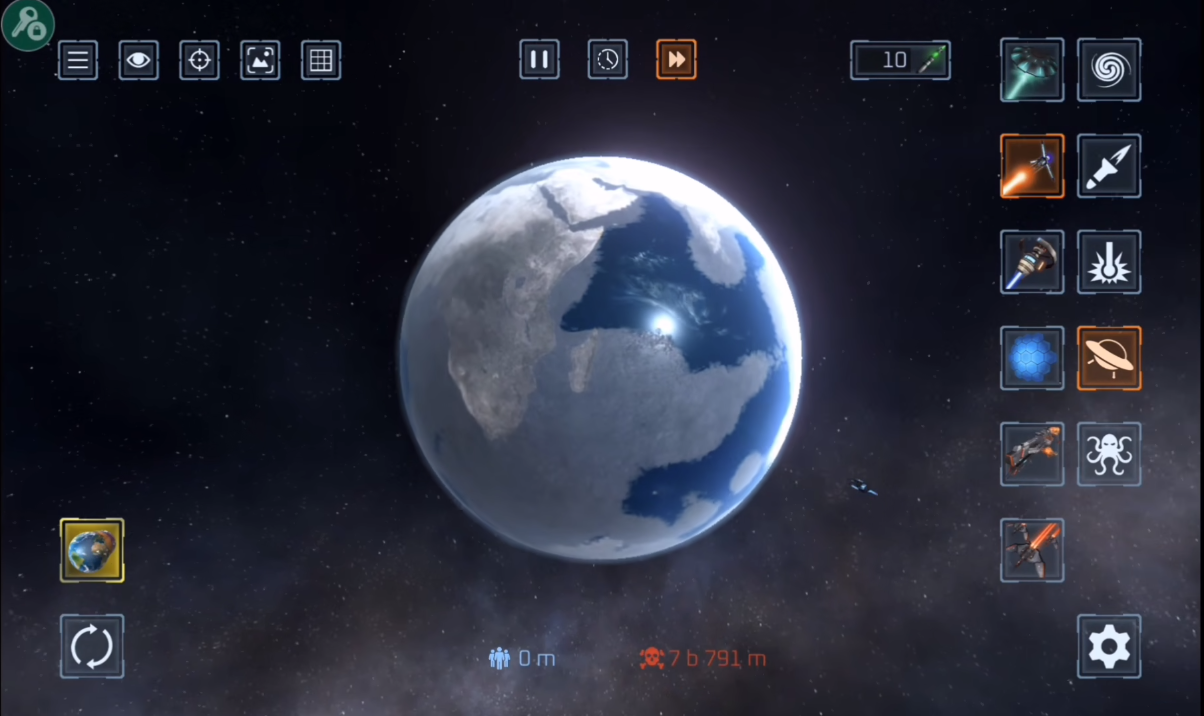The image size is (1204, 716).
Task: Toggle the grid overlay button
Action: (321, 60)
